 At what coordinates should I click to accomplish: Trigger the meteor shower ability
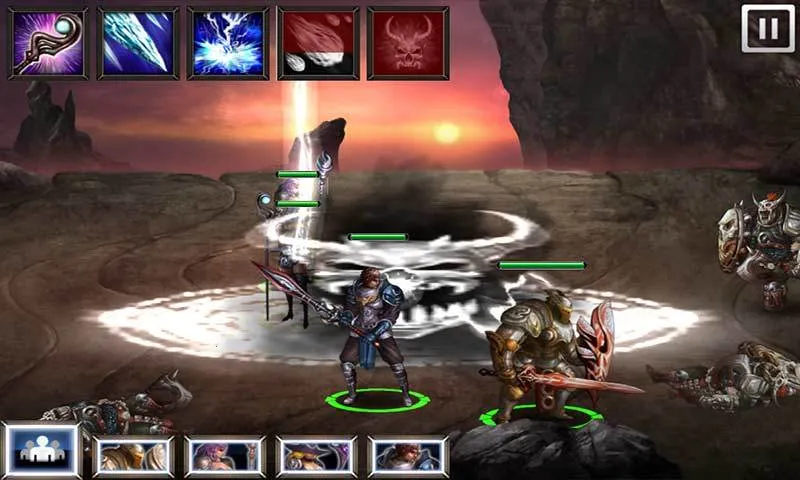point(318,43)
